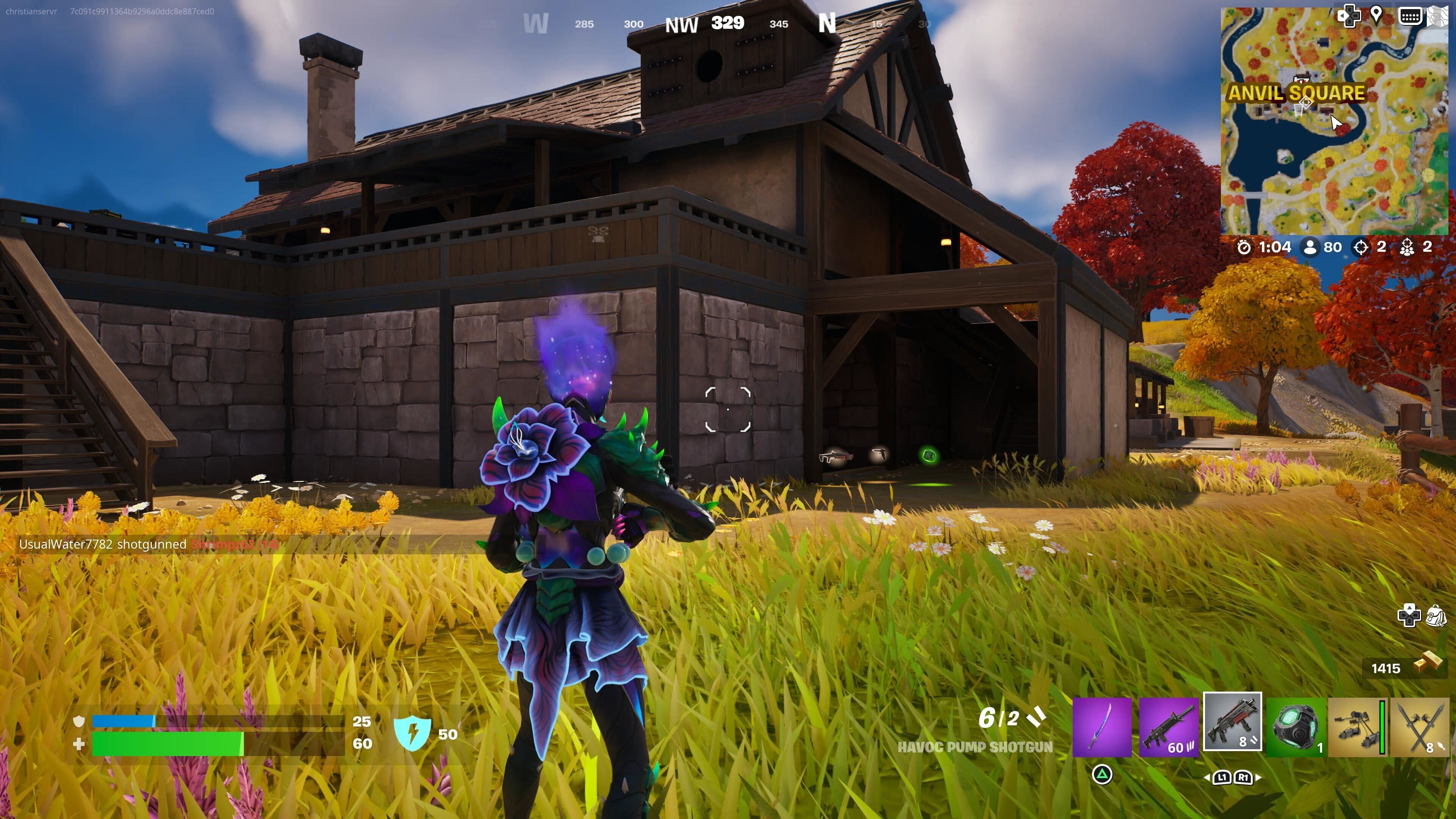The image size is (1456, 819).
Task: Select the purple katana blade slot
Action: pyautogui.click(x=1101, y=727)
